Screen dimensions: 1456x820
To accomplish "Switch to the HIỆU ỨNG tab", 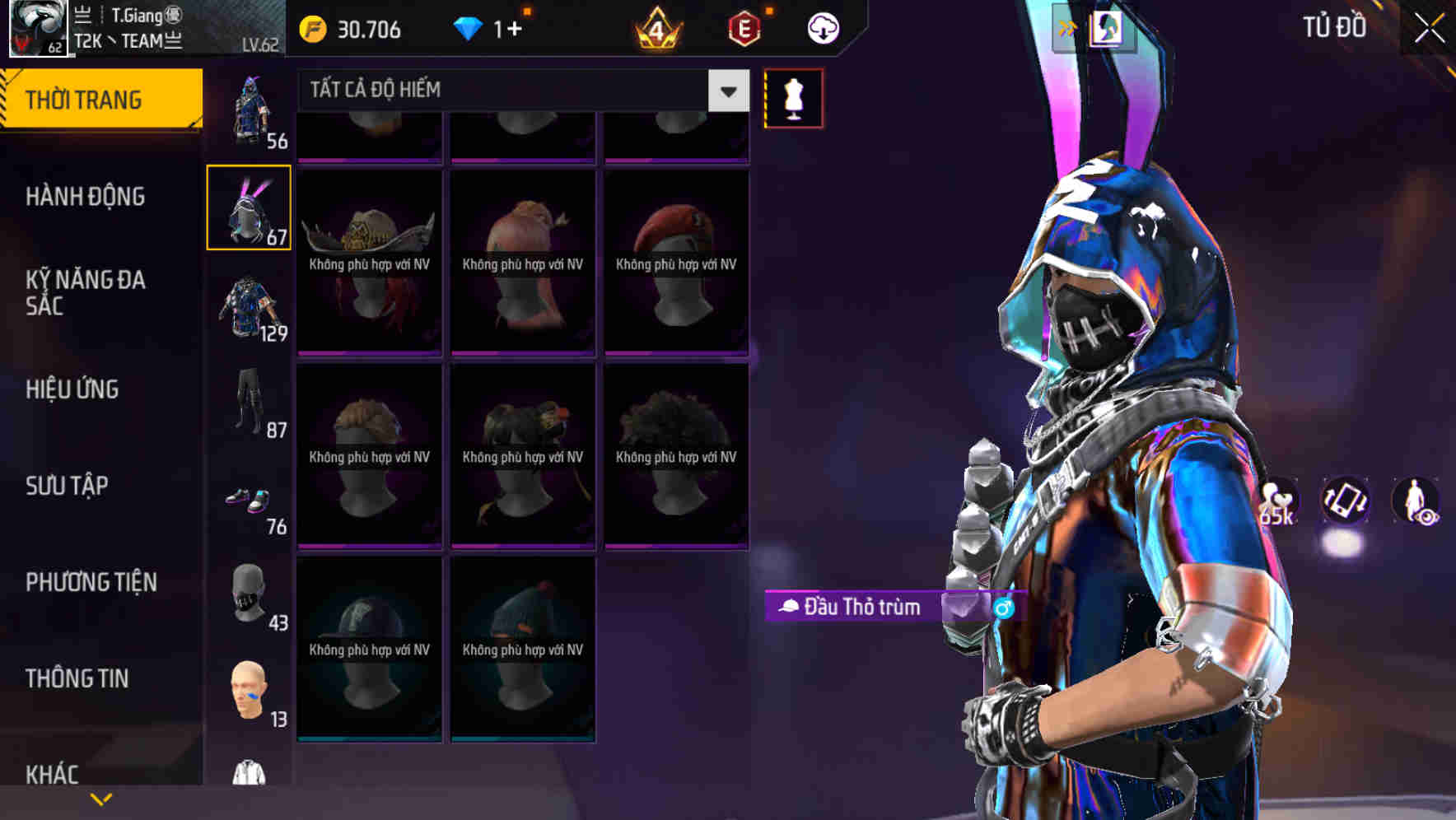I will click(72, 389).
